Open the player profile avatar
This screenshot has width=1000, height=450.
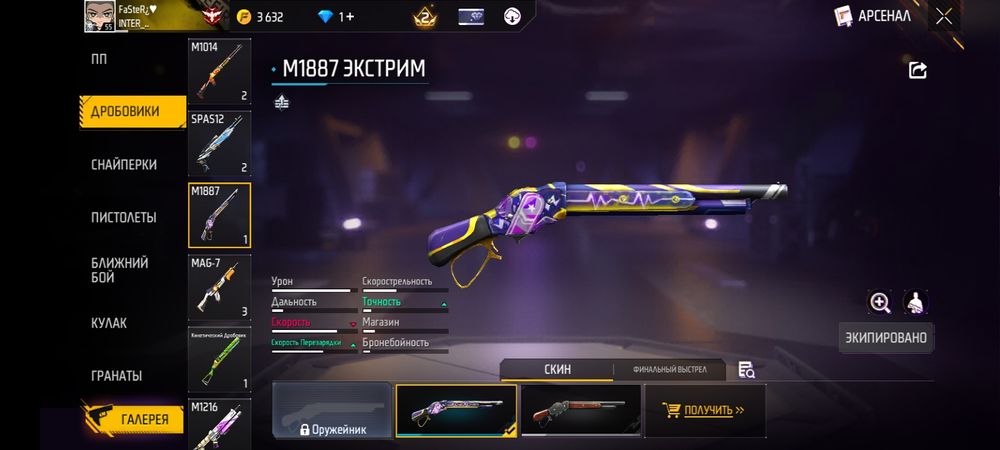(101, 15)
